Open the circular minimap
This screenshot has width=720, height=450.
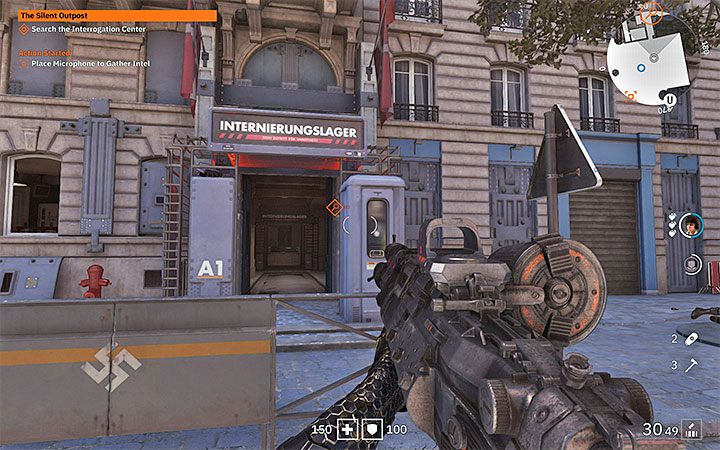click(651, 56)
